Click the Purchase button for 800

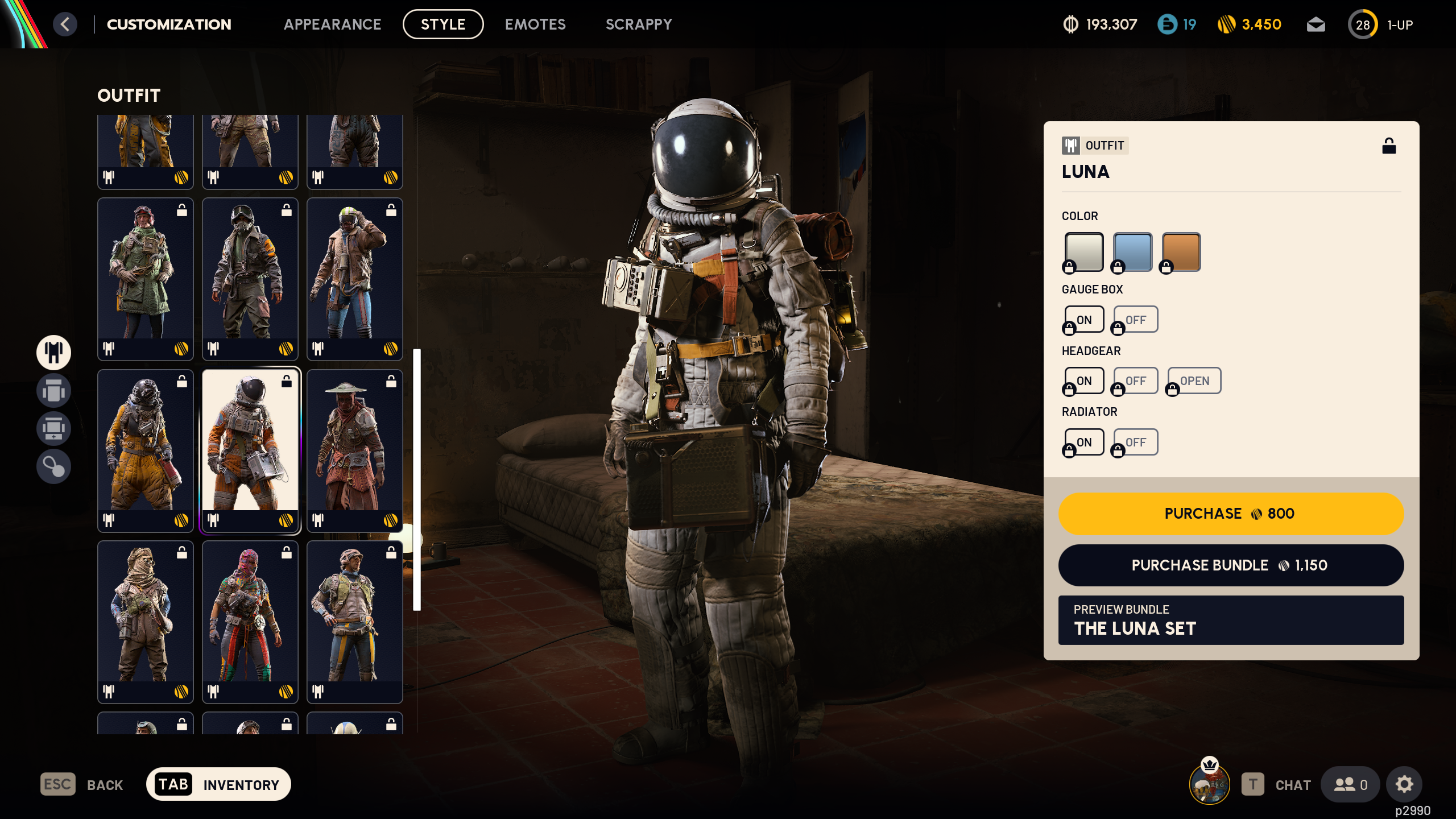tap(1230, 514)
